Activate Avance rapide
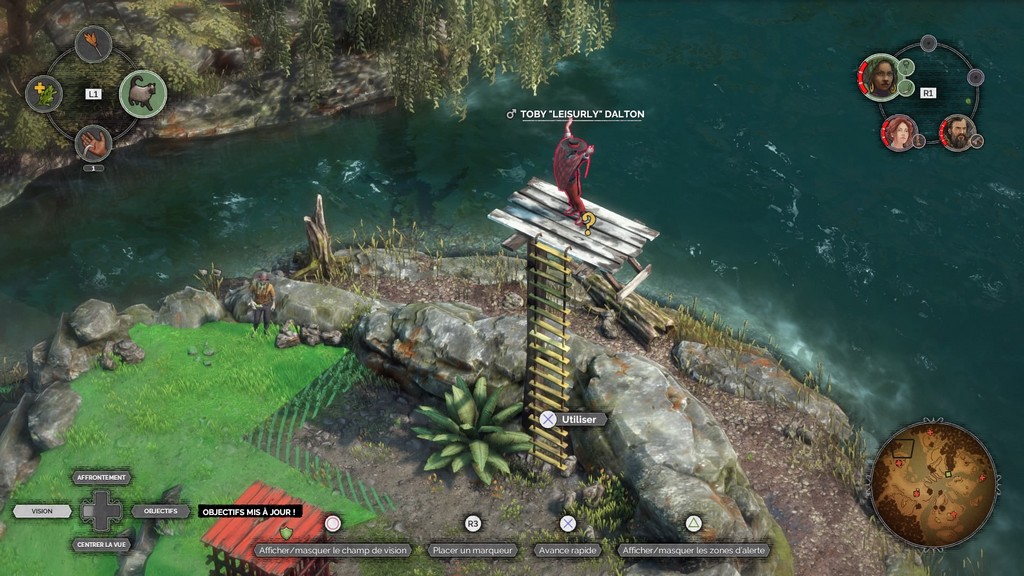 click(568, 550)
